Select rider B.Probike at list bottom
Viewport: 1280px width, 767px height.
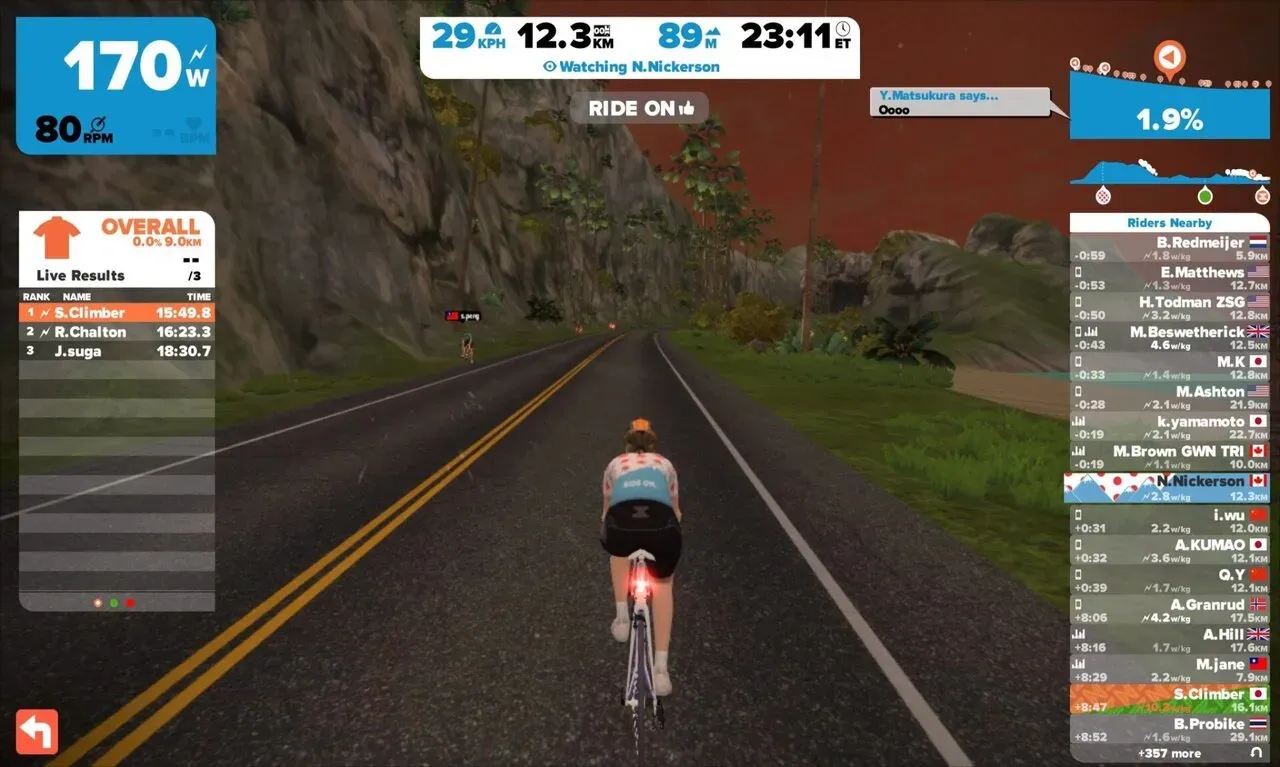(x=1169, y=730)
